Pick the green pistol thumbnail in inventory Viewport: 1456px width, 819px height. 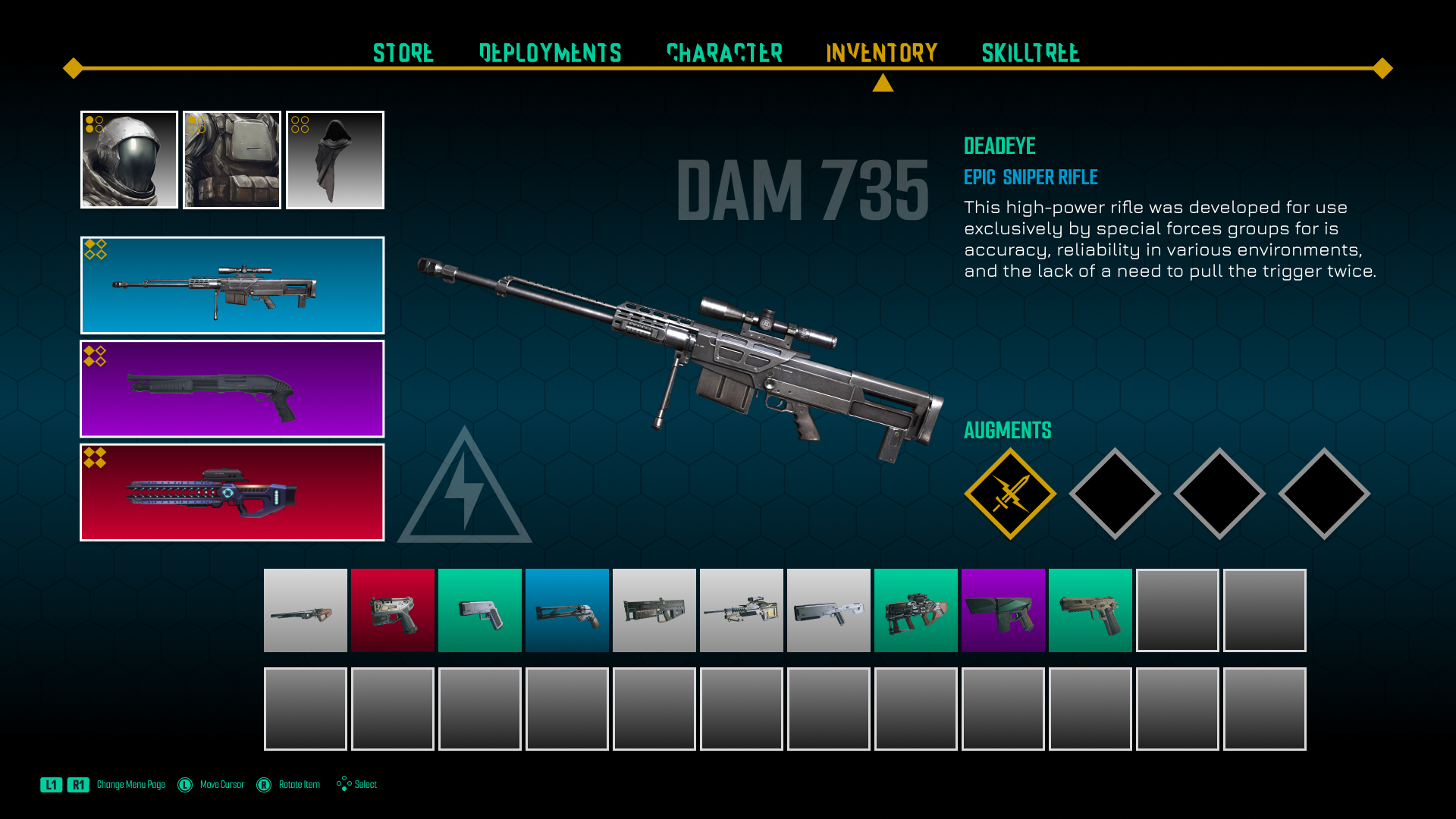coord(479,610)
